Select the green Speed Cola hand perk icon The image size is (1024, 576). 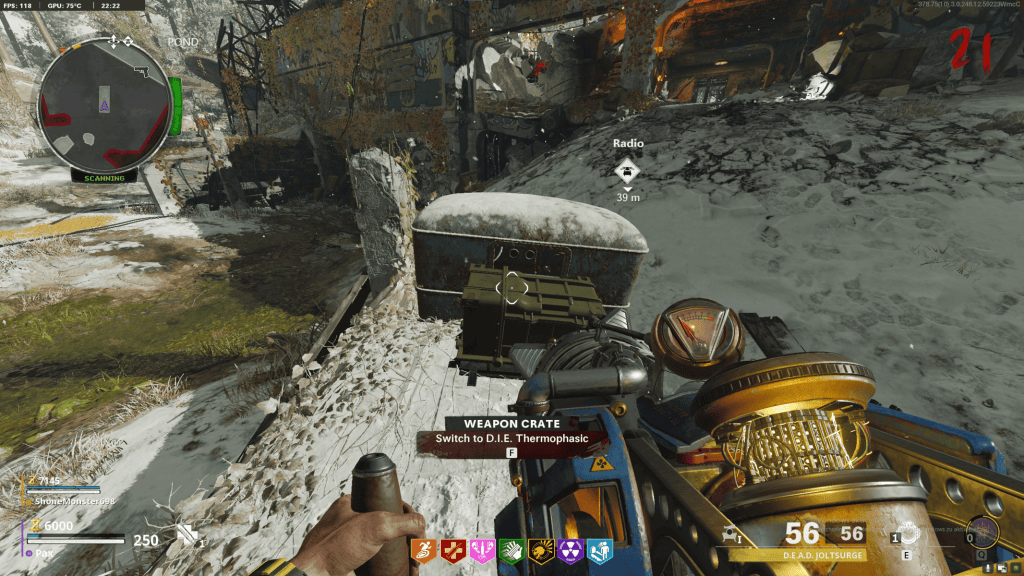(x=511, y=548)
